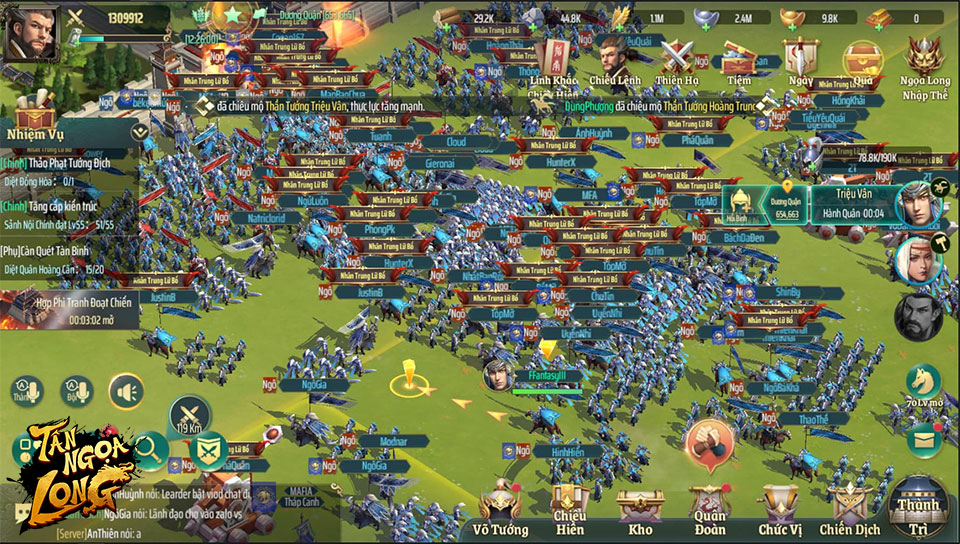Open the Nhiệm Vụ quest panel

click(36, 112)
